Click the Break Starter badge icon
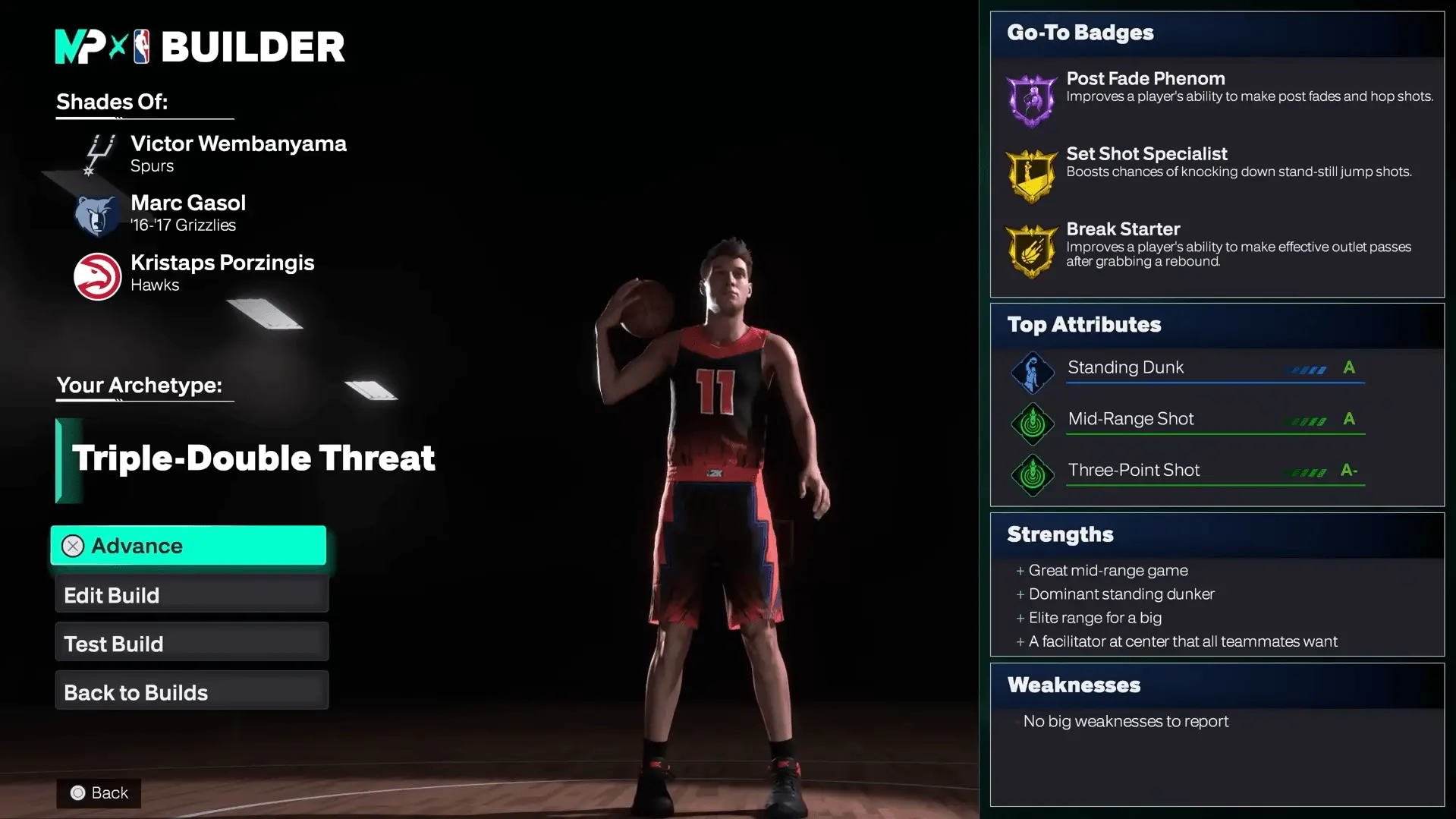 tap(1031, 251)
